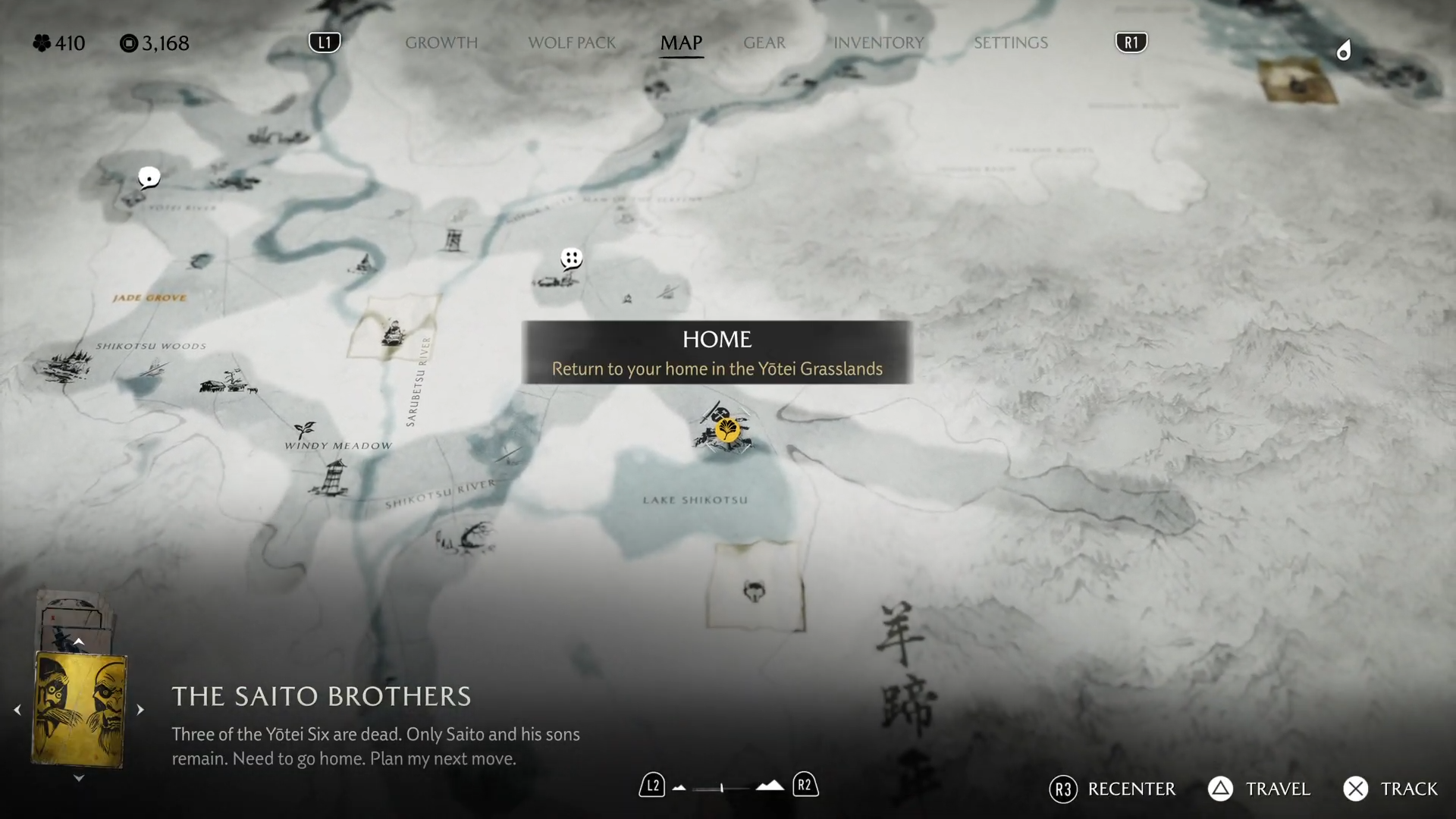
Task: Select the single-dot speech bubble marker
Action: pos(149,178)
